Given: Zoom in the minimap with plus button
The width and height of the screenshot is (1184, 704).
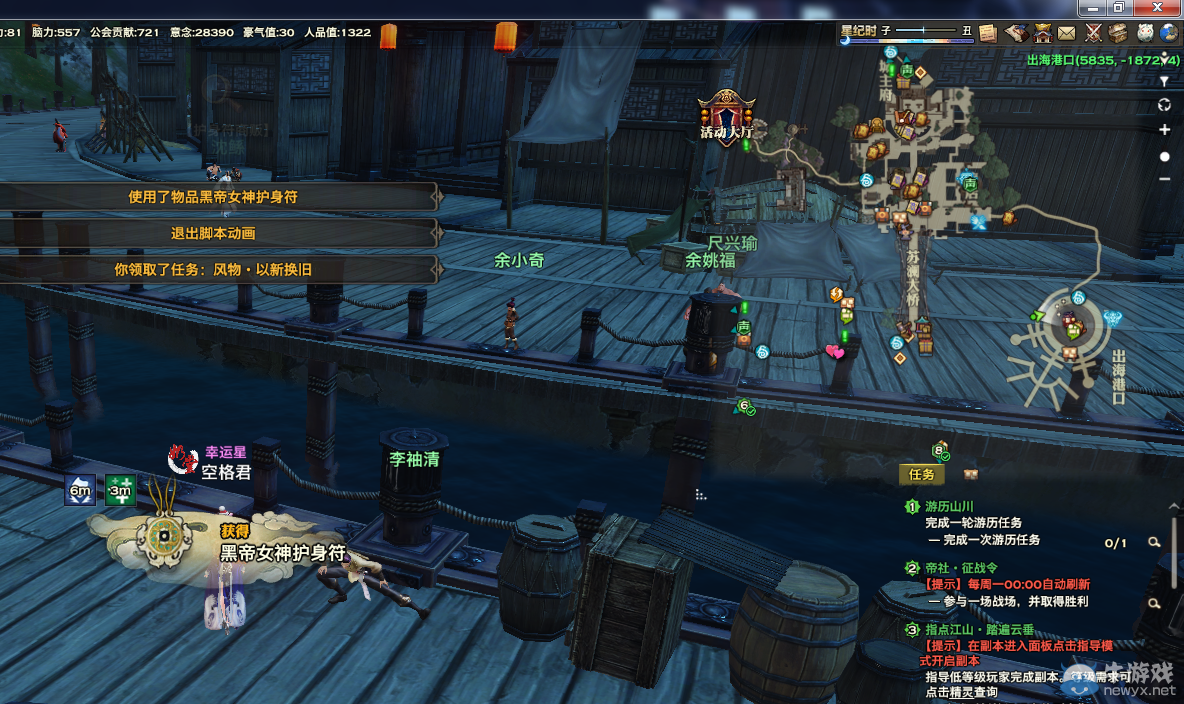Looking at the screenshot, I should pos(1164,130).
